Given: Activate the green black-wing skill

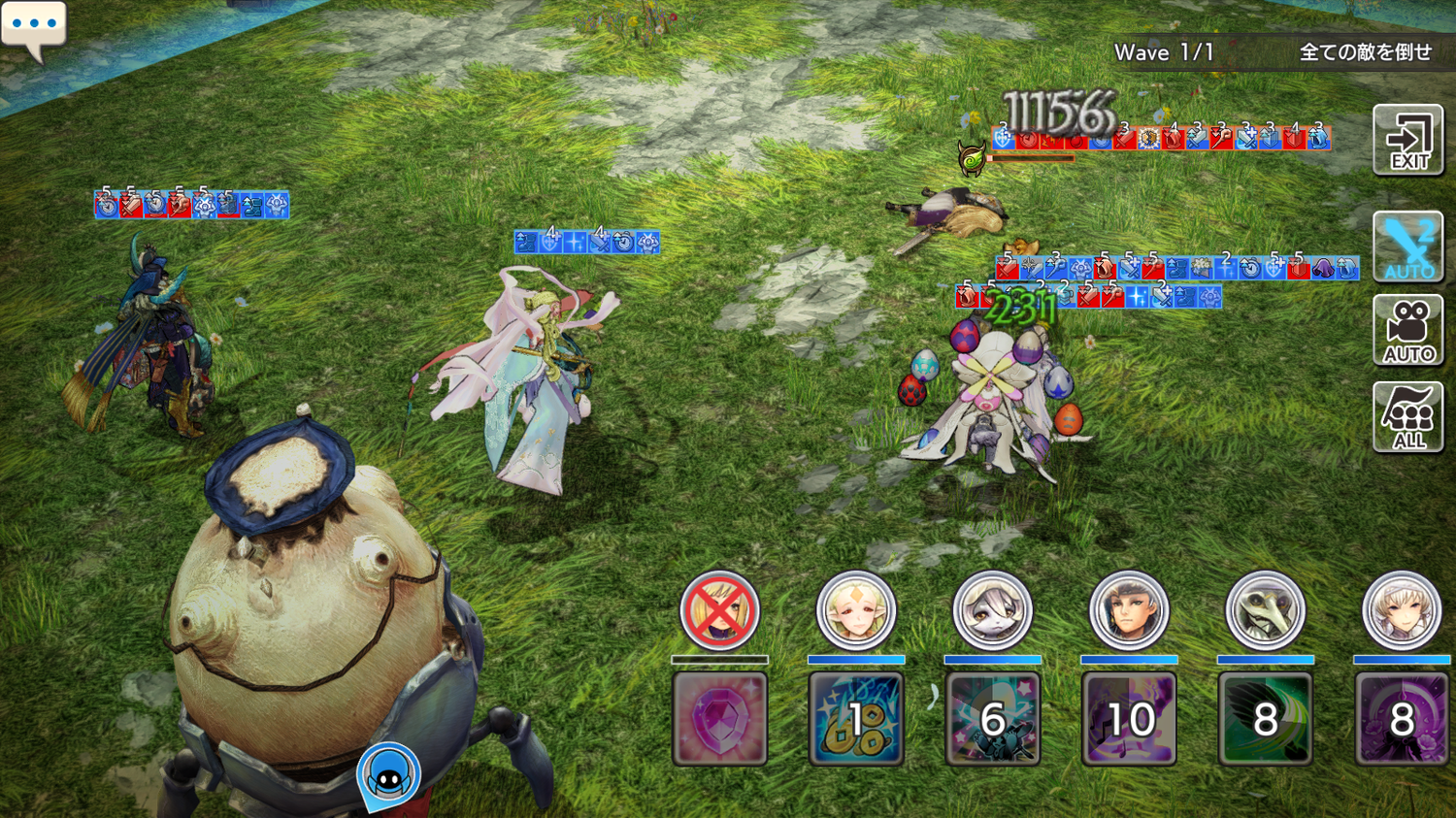Looking at the screenshot, I should point(1265,719).
